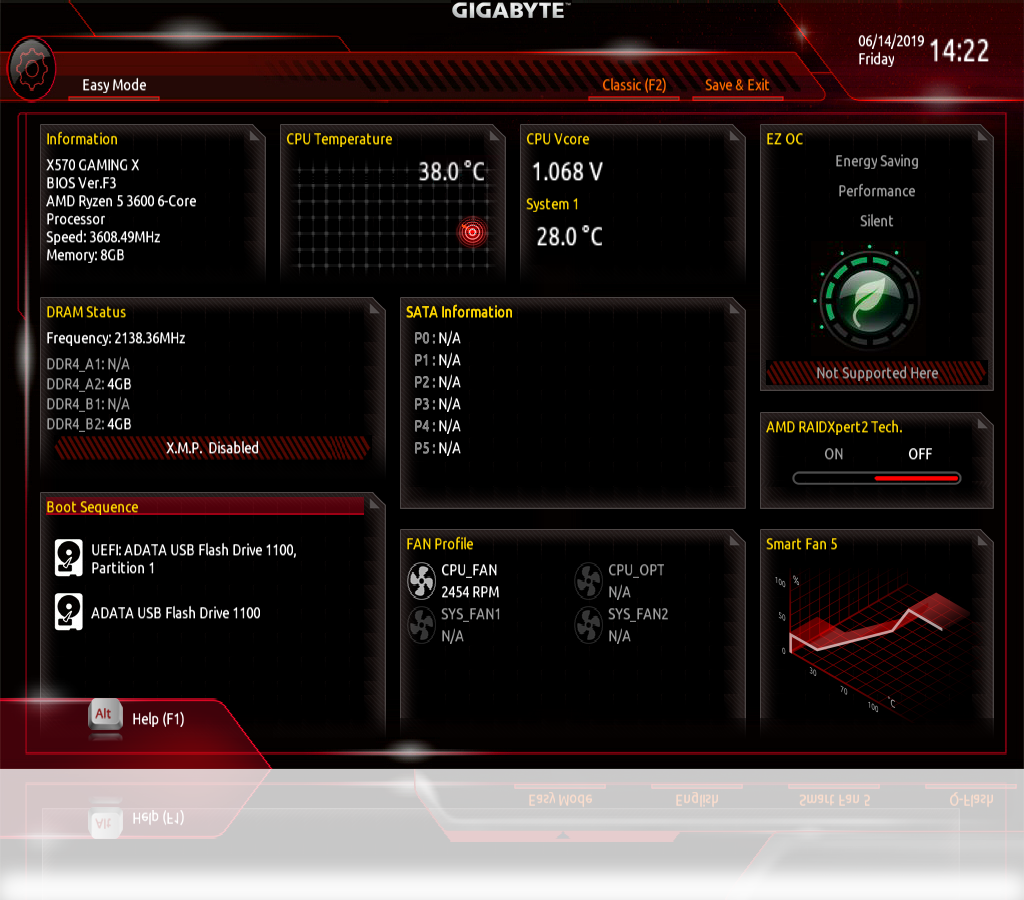
Task: Select UEFI: ADATA USB Flash Drive boot entry
Action: [193, 559]
